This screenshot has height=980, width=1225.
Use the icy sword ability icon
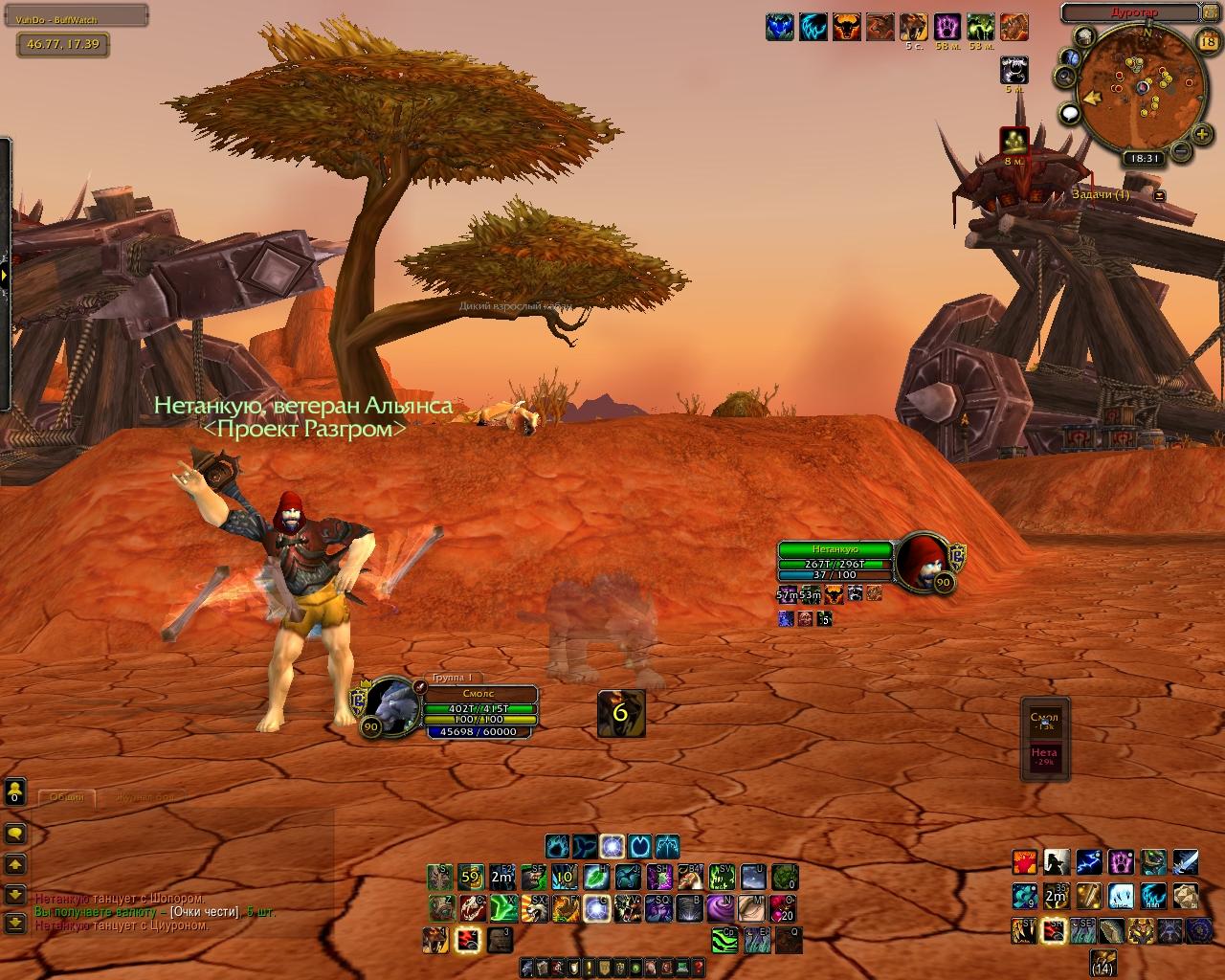point(1185,863)
